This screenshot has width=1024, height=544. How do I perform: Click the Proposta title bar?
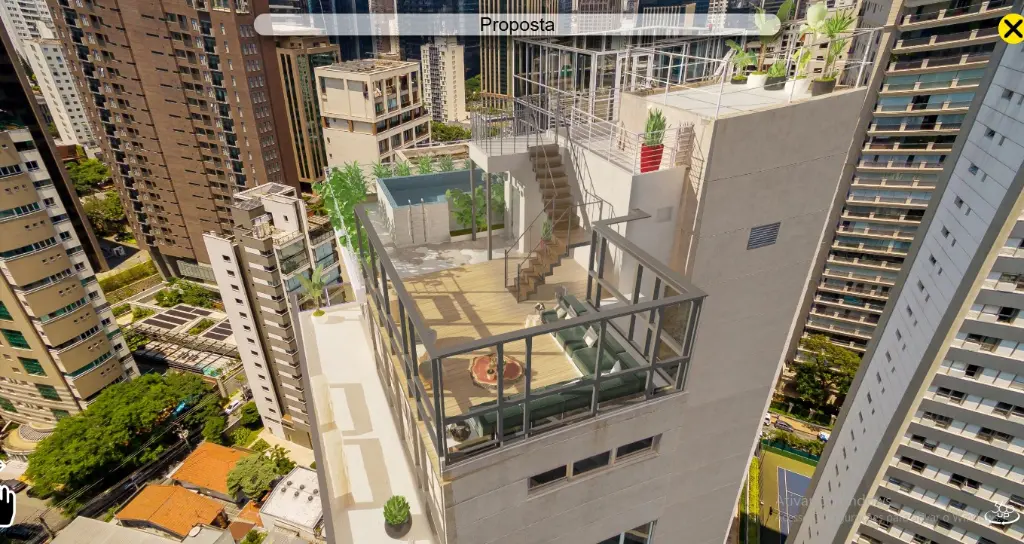516,24
